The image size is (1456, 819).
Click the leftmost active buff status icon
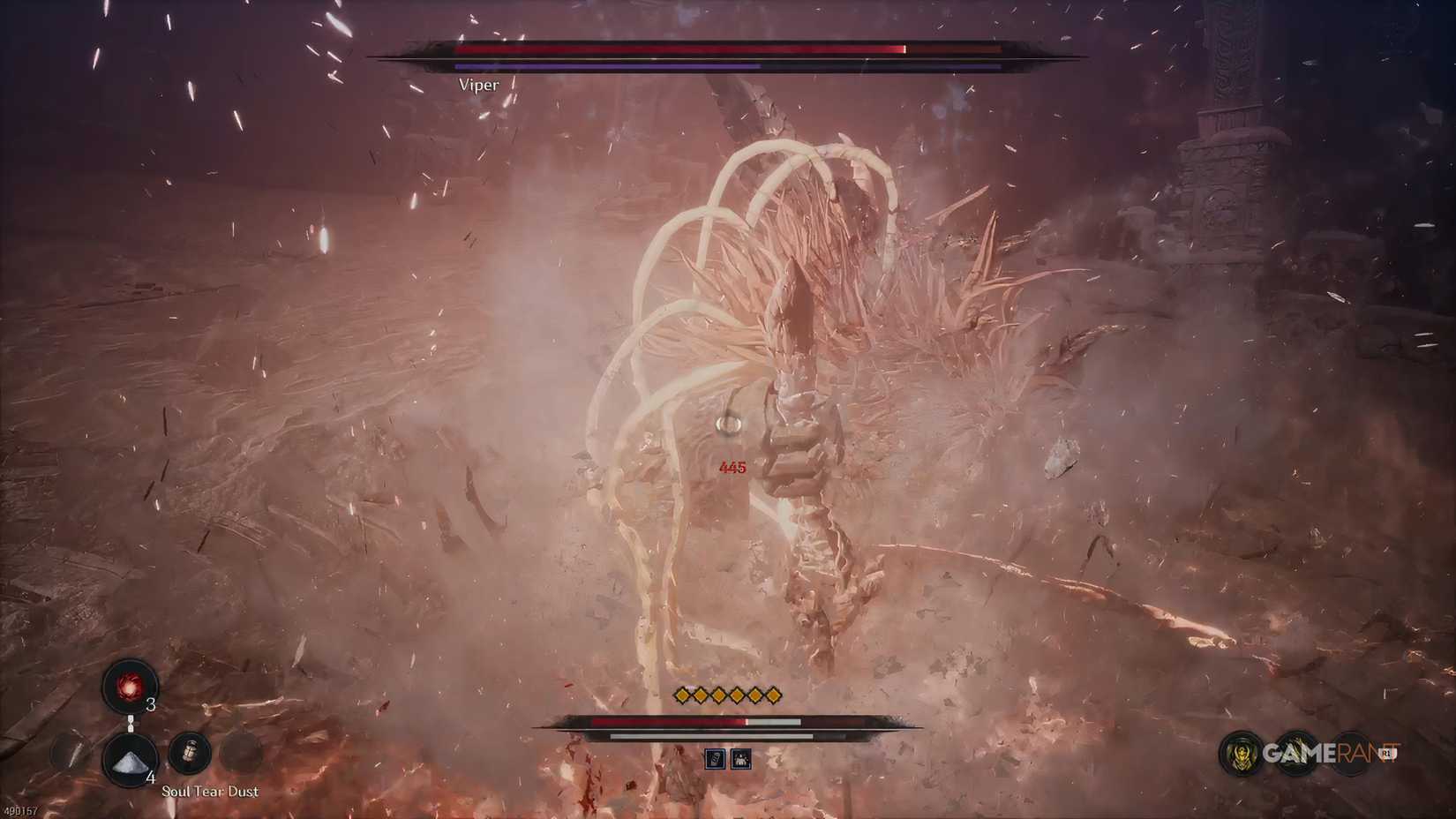pyautogui.click(x=715, y=759)
